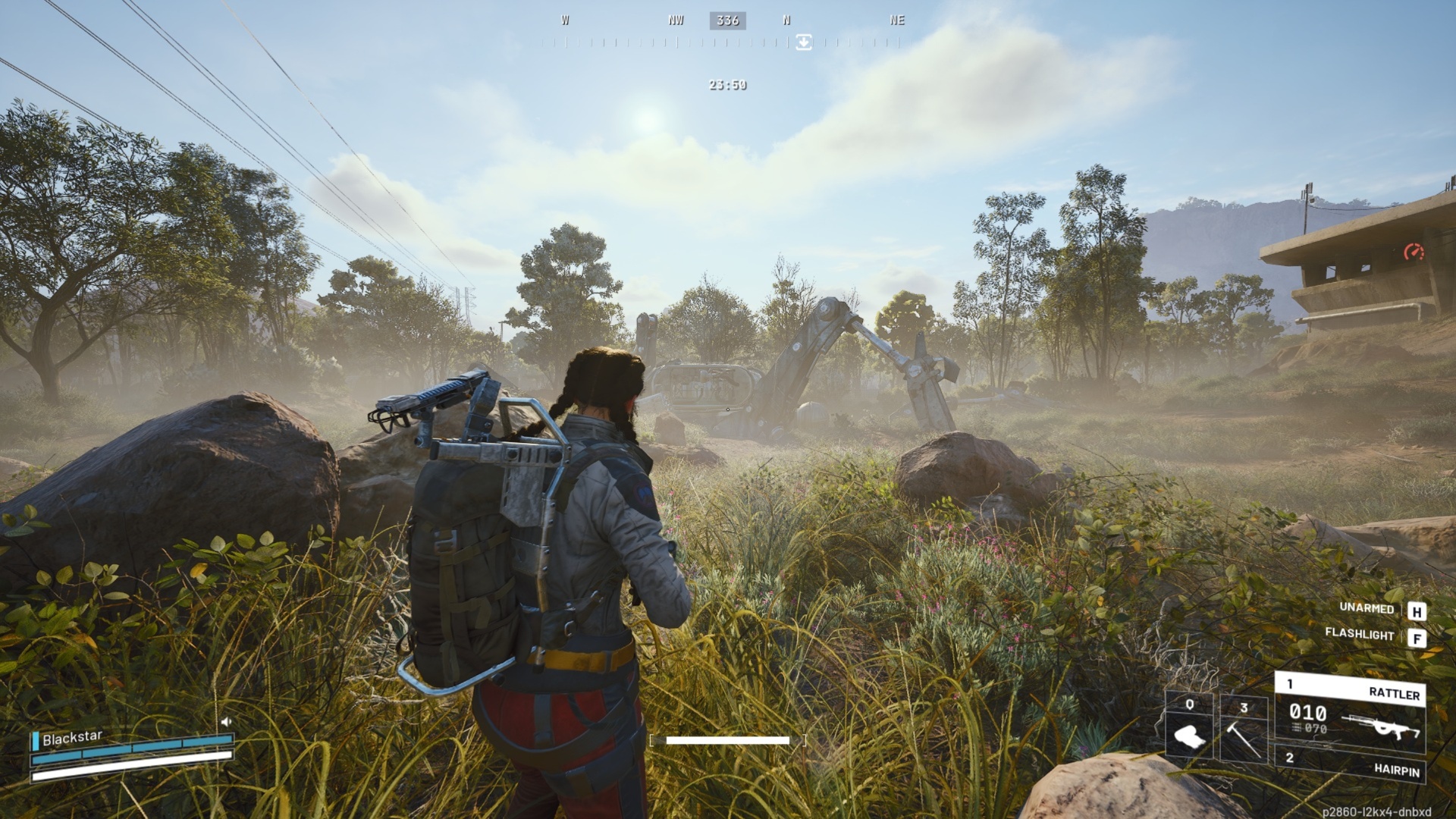Image resolution: width=1456 pixels, height=819 pixels.
Task: Click the waypoint marker icon on the compass
Action: 803,42
